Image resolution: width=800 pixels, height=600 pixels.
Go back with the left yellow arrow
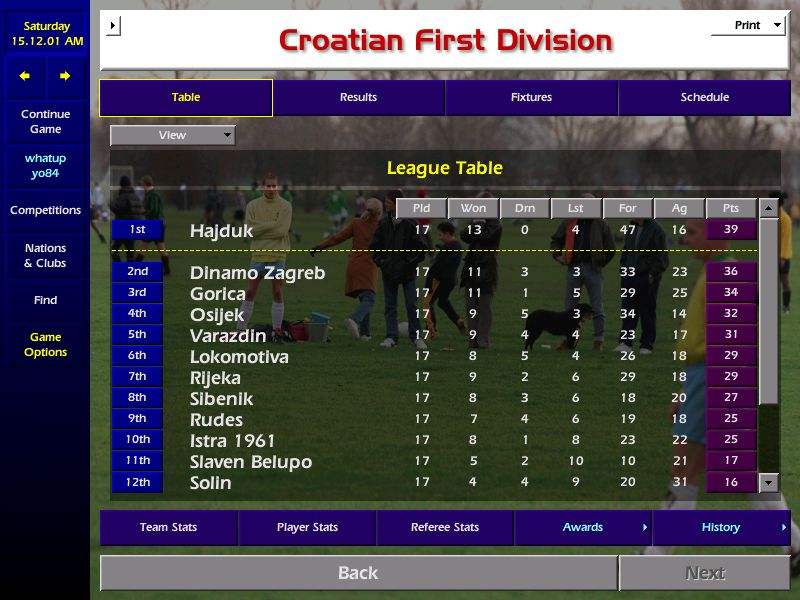[25, 76]
